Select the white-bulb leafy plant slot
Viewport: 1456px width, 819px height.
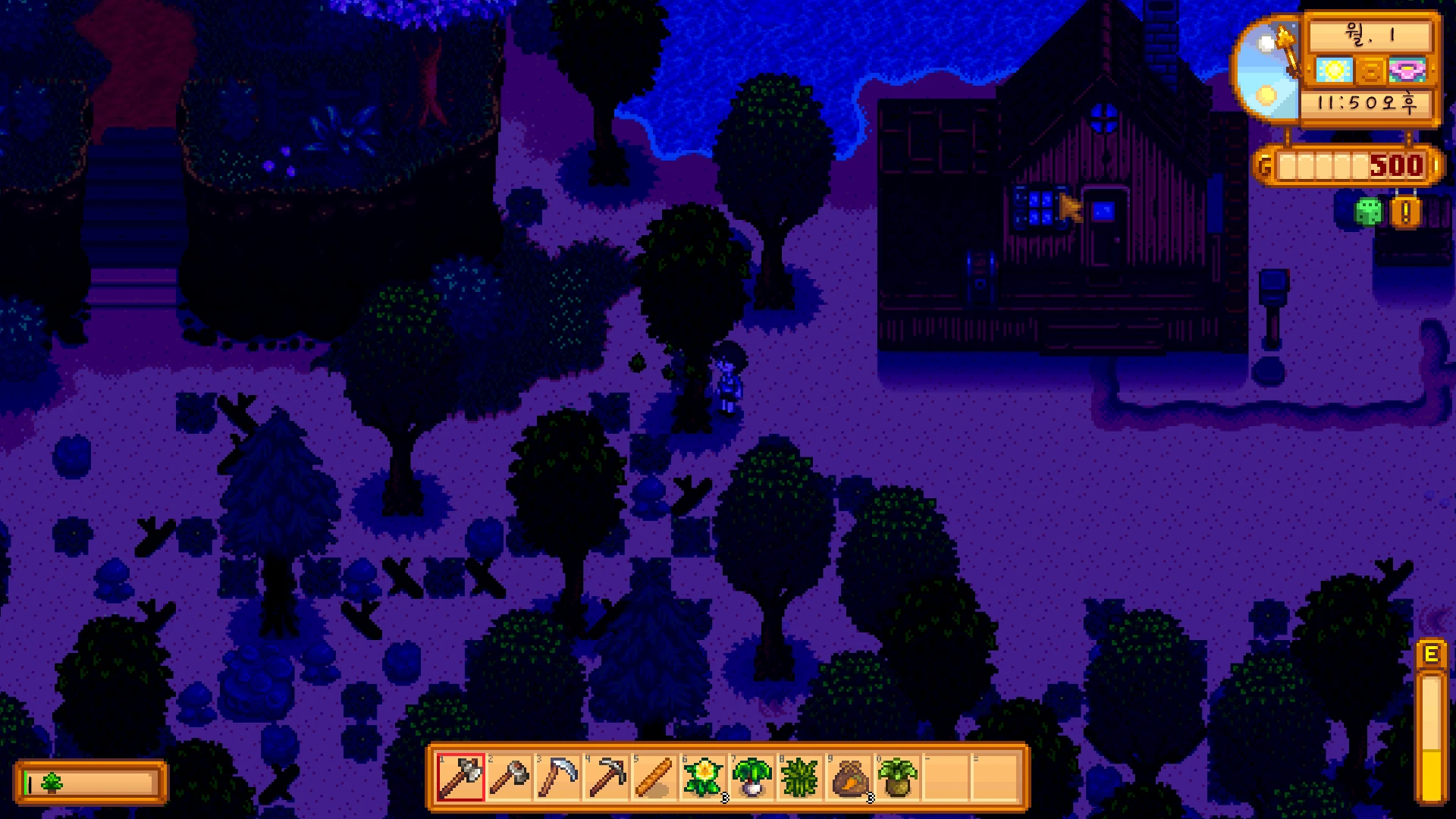752,777
